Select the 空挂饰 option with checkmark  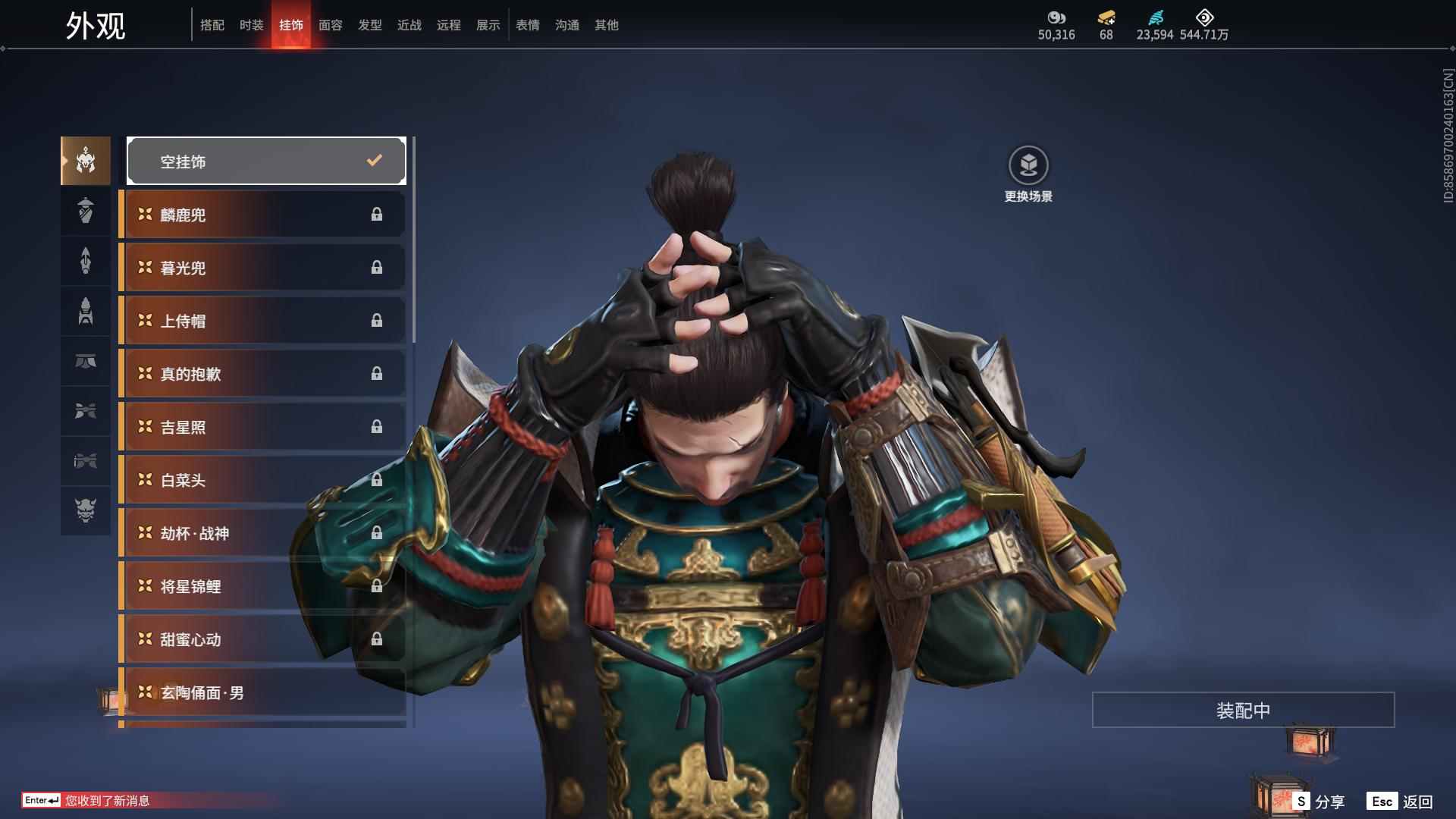coord(265,160)
